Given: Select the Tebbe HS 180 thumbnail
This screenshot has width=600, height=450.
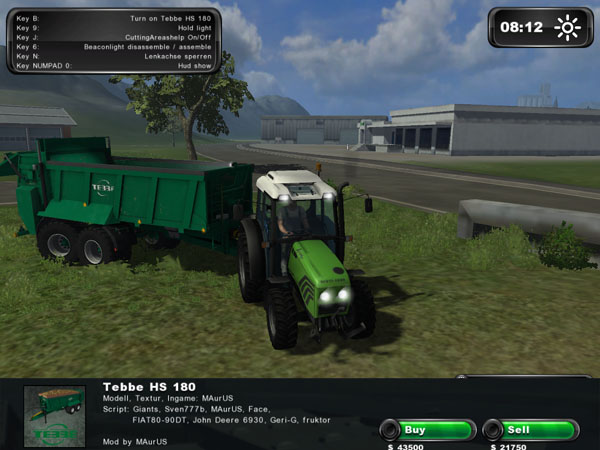Looking at the screenshot, I should pos(55,415).
